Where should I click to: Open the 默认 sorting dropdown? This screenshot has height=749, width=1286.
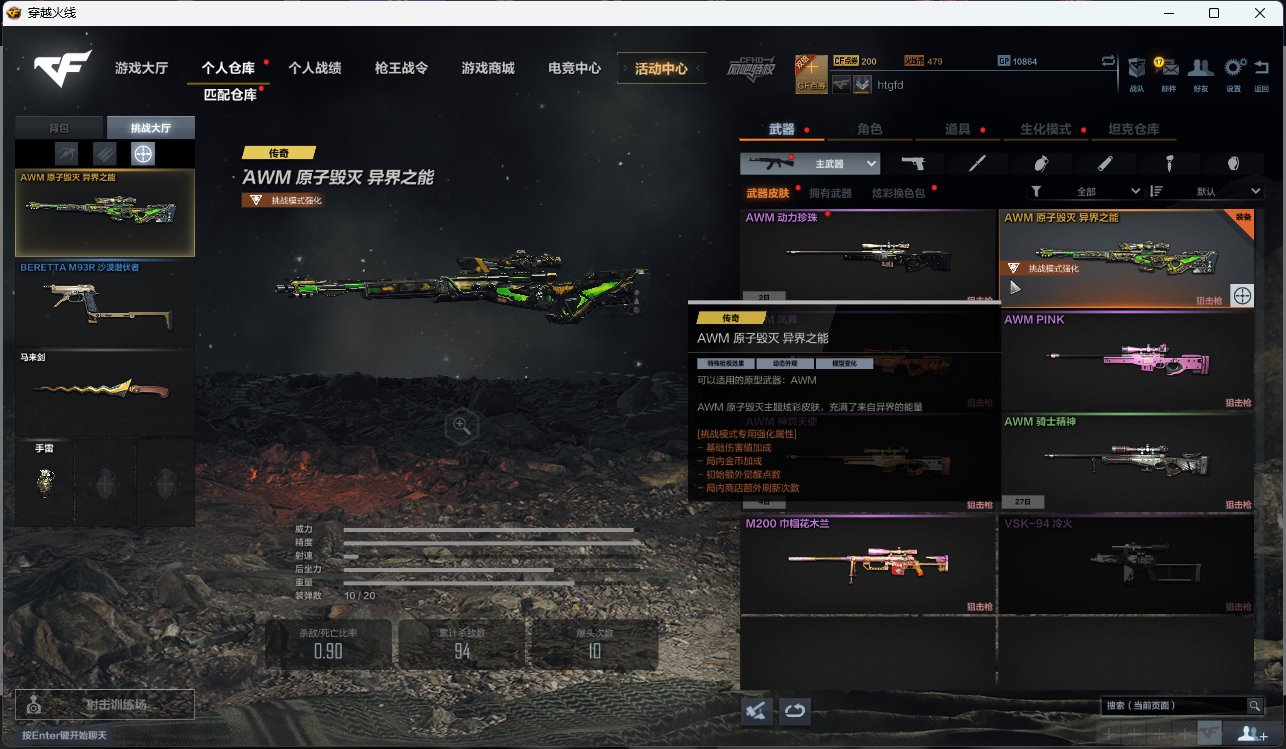point(1228,190)
